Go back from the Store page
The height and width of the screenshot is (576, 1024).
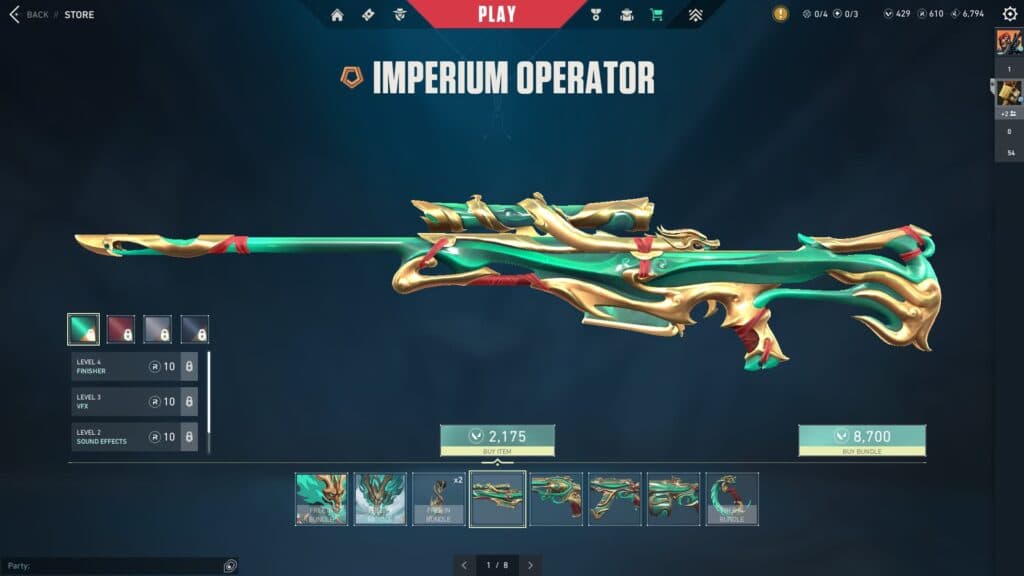point(28,15)
